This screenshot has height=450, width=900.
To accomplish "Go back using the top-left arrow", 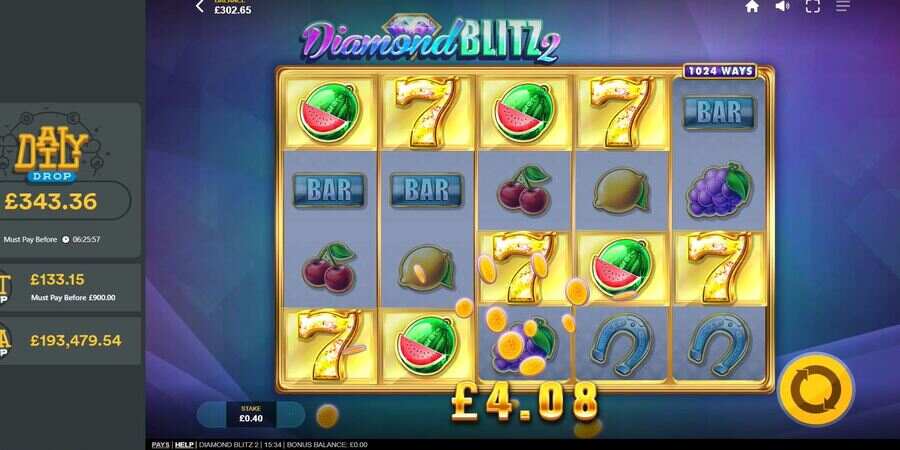I will tap(200, 7).
